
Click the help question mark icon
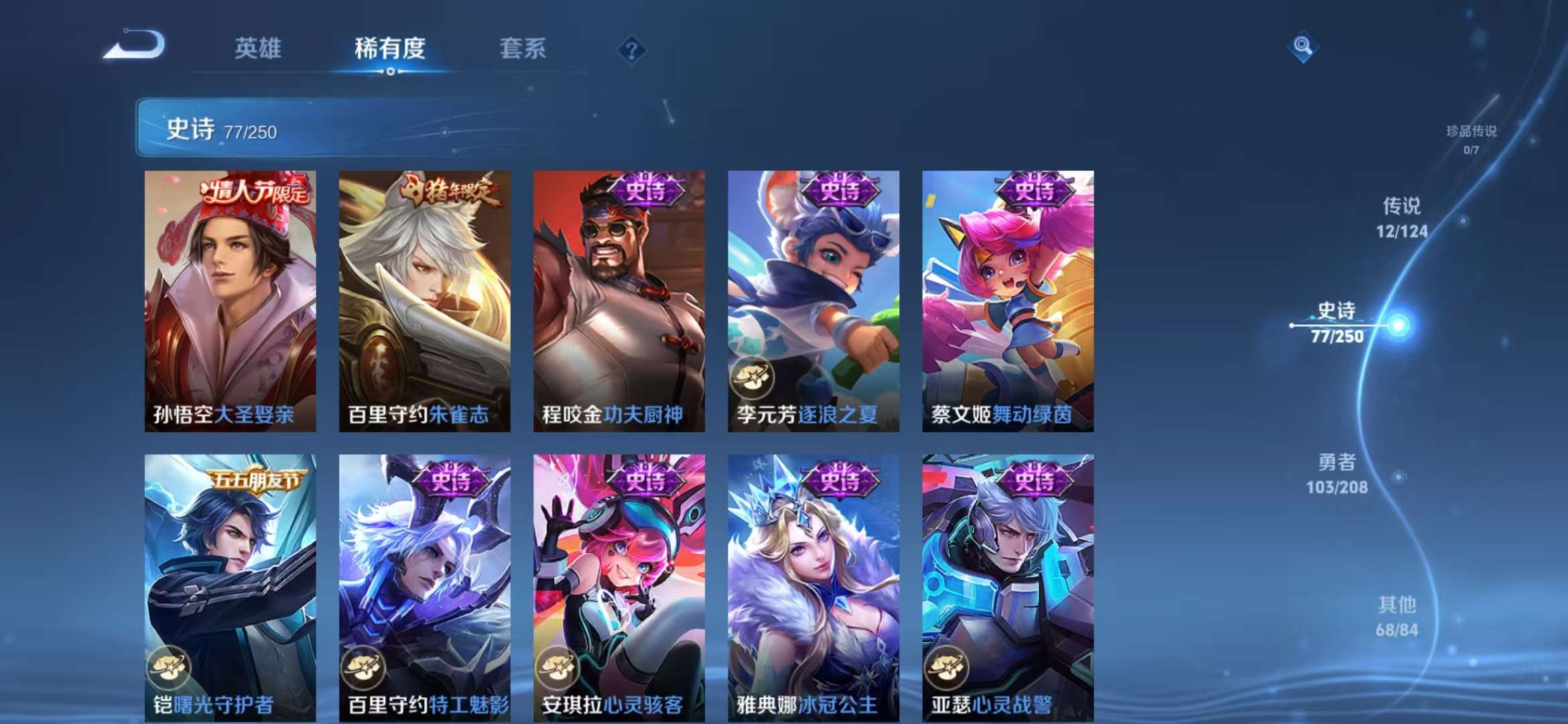(631, 50)
